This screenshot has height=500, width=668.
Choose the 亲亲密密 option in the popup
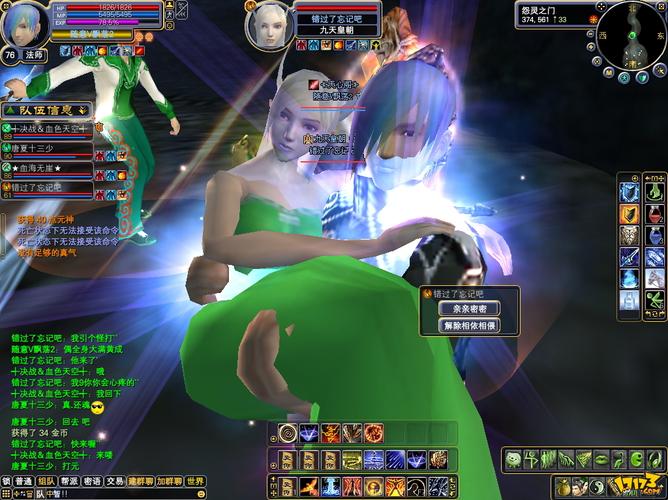[x=470, y=309]
